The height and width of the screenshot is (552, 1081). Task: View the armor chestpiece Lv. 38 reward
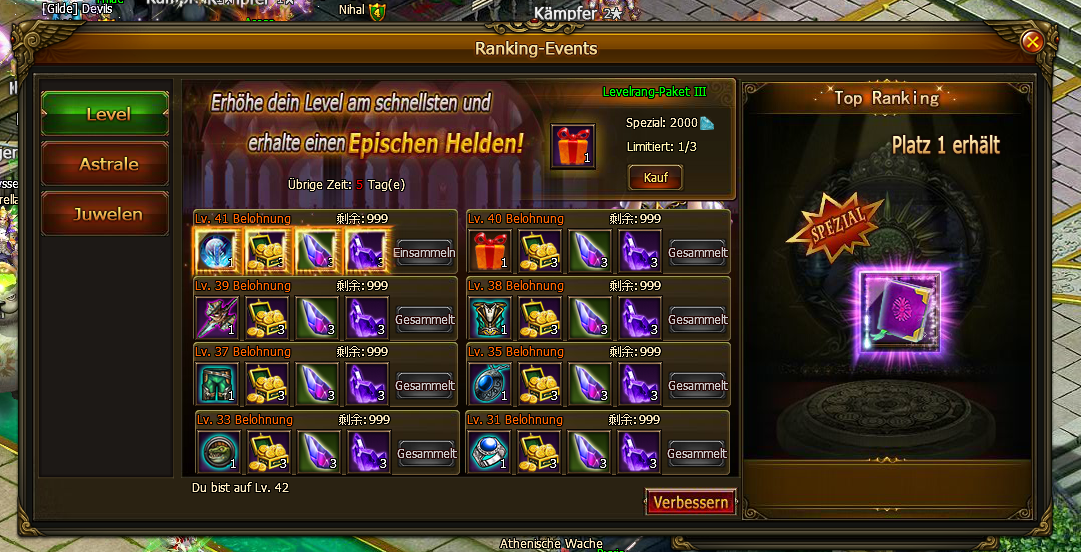(x=489, y=318)
